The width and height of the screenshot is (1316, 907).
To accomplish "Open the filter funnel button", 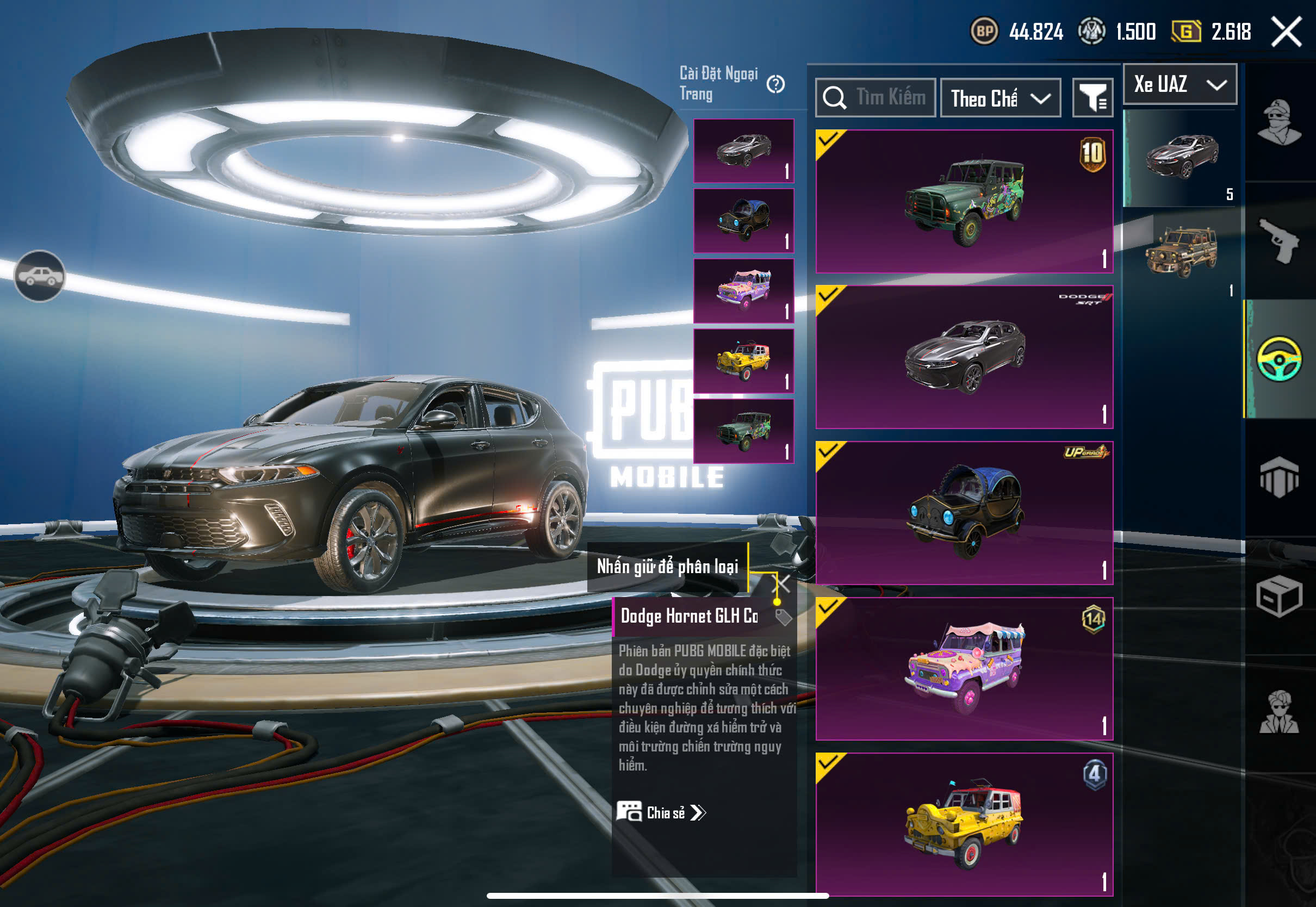I will click(x=1092, y=98).
